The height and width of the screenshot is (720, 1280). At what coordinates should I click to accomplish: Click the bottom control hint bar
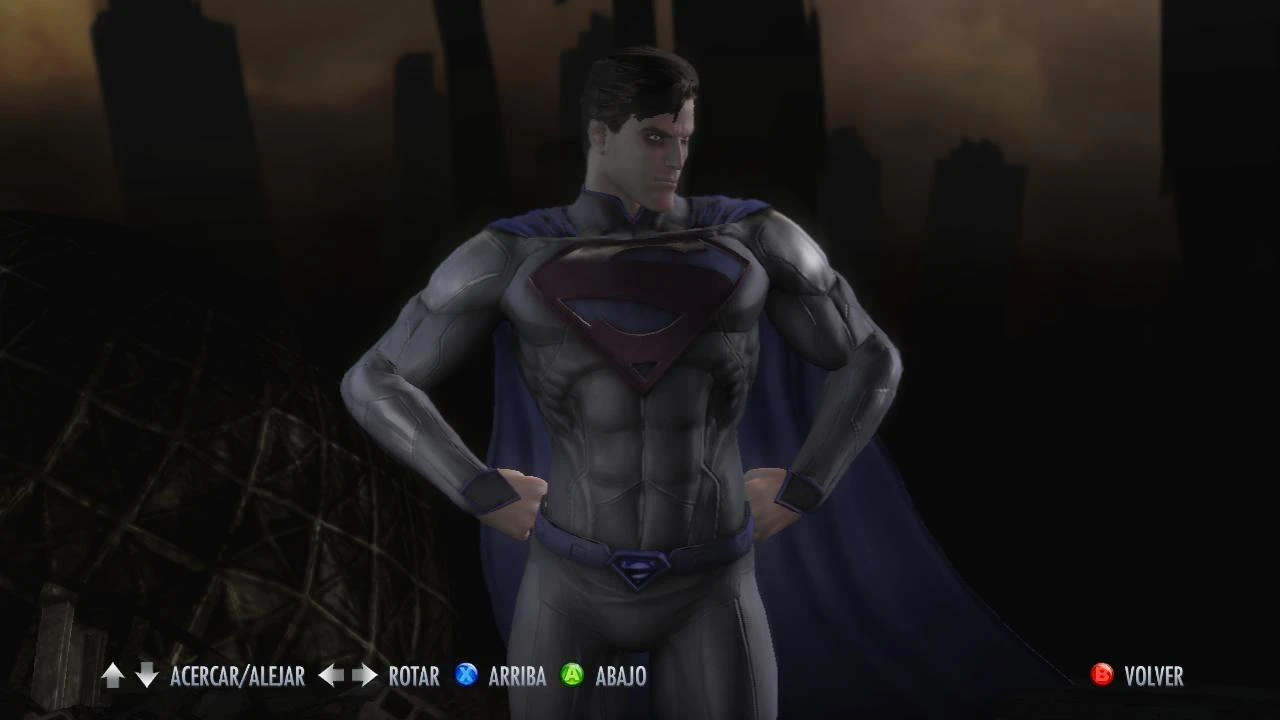[x=640, y=677]
